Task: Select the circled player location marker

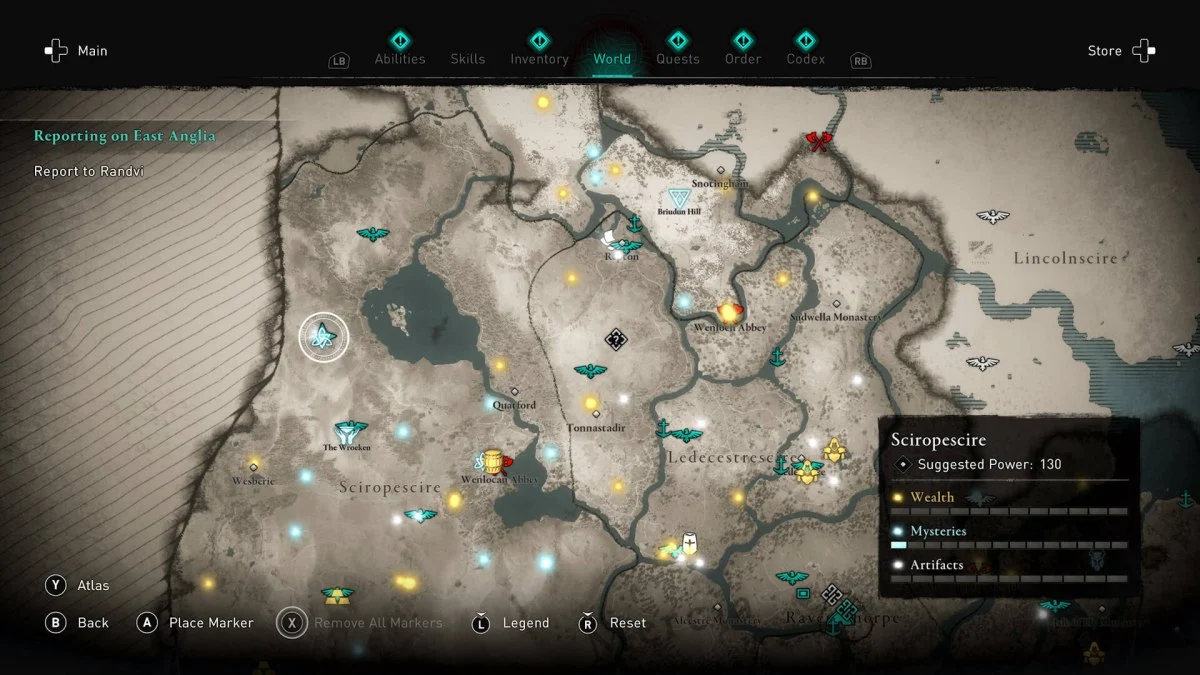Action: tap(323, 337)
